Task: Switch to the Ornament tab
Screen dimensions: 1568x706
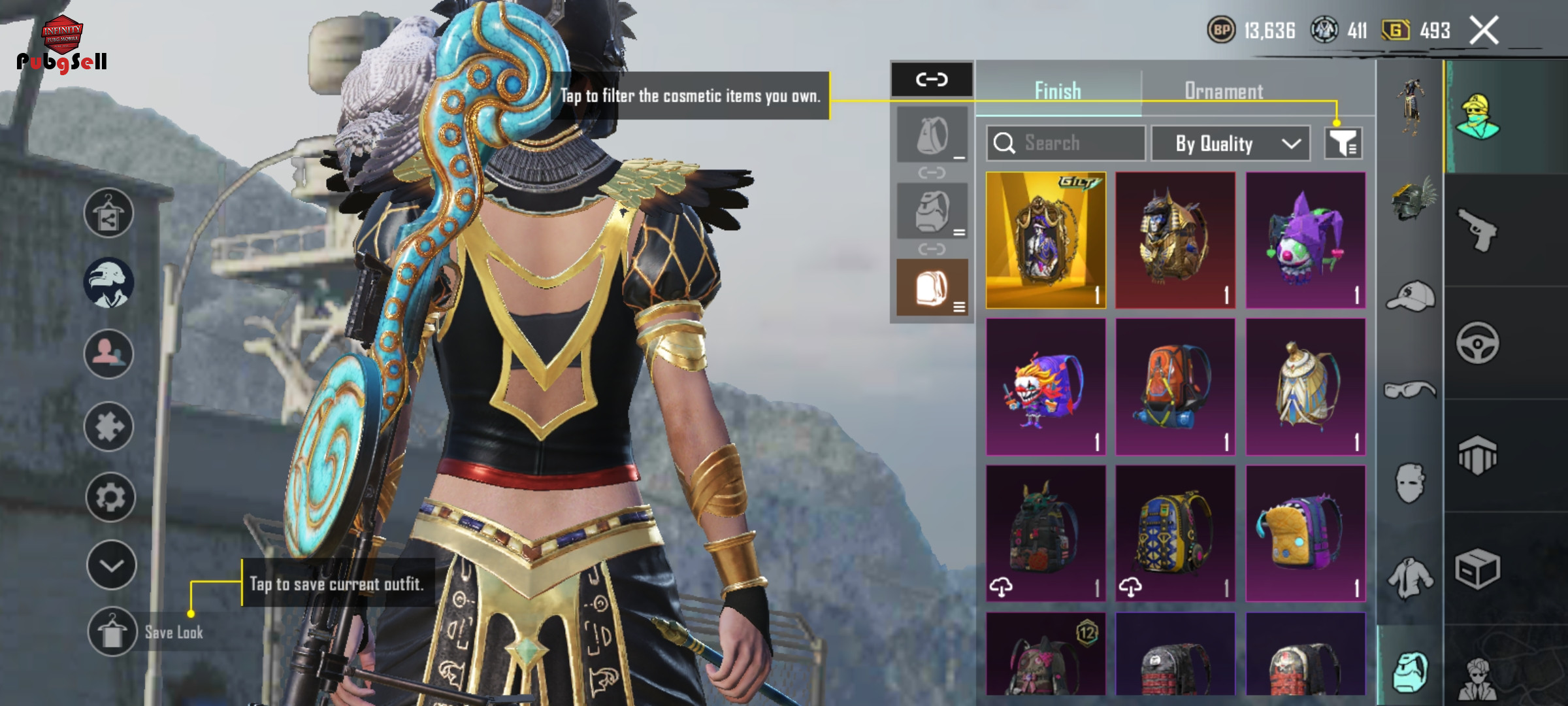Action: pyautogui.click(x=1224, y=91)
